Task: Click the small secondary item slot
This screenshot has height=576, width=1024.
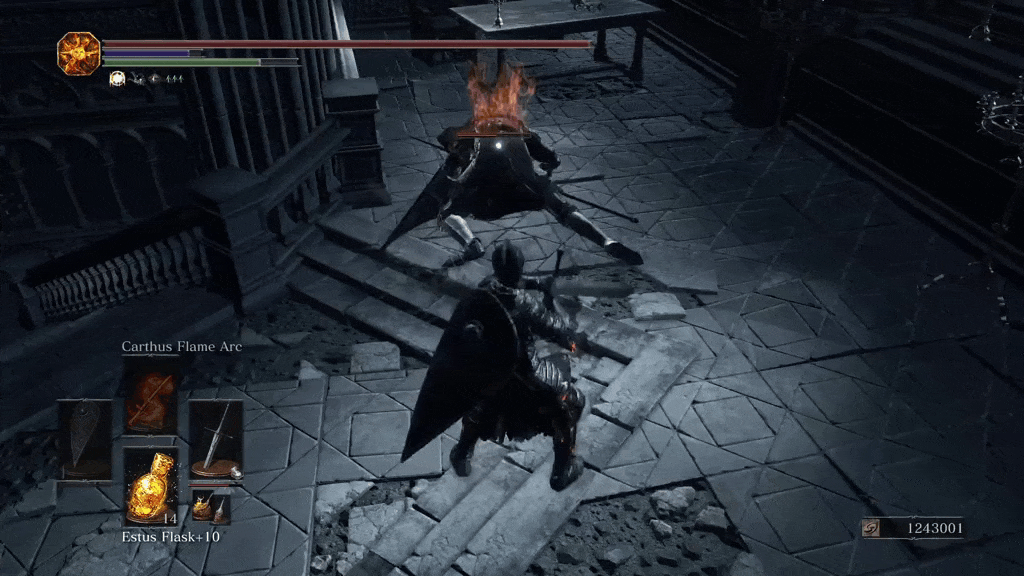Action: tap(210, 507)
